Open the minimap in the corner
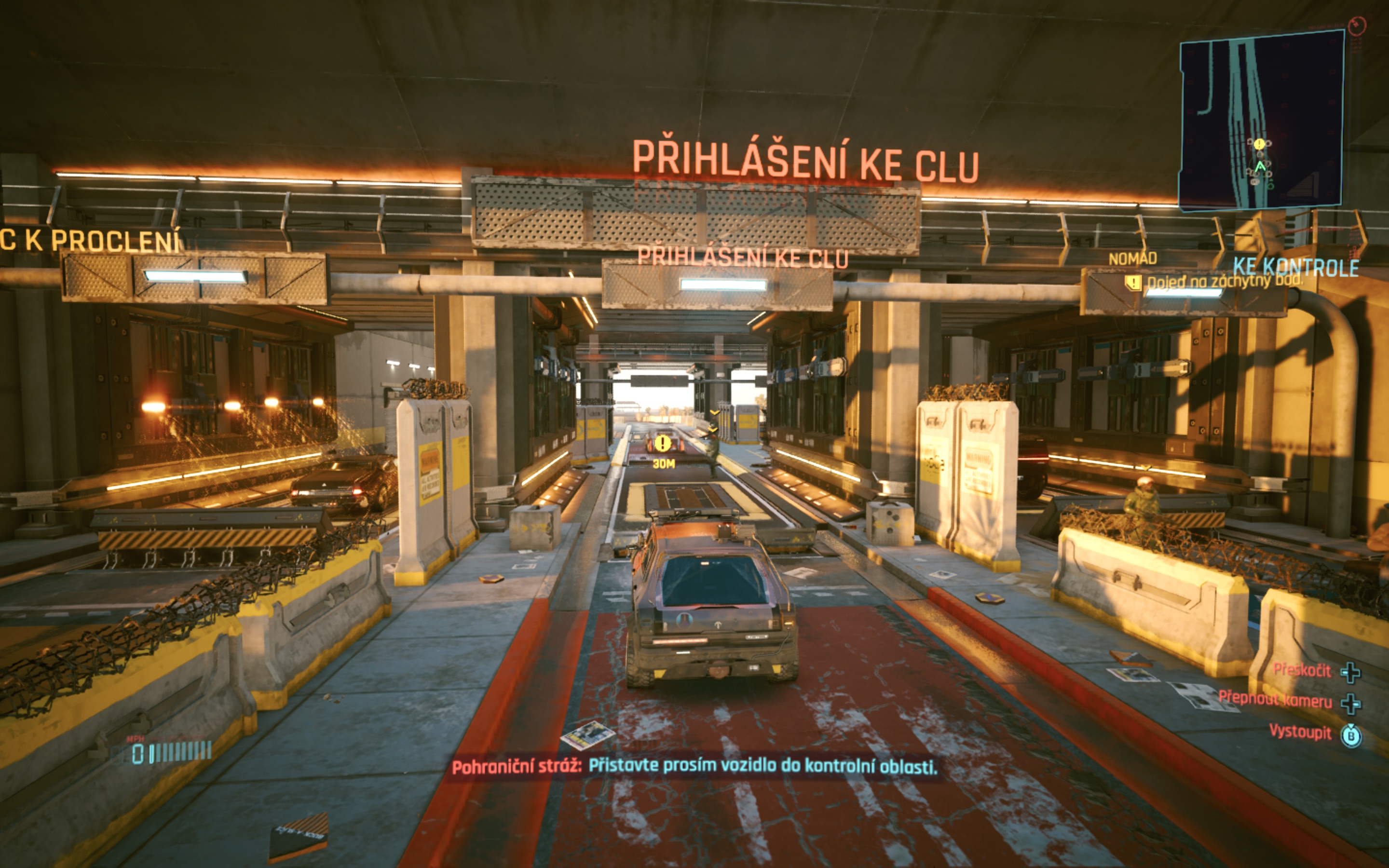Image resolution: width=1389 pixels, height=868 pixels. (x=1262, y=121)
